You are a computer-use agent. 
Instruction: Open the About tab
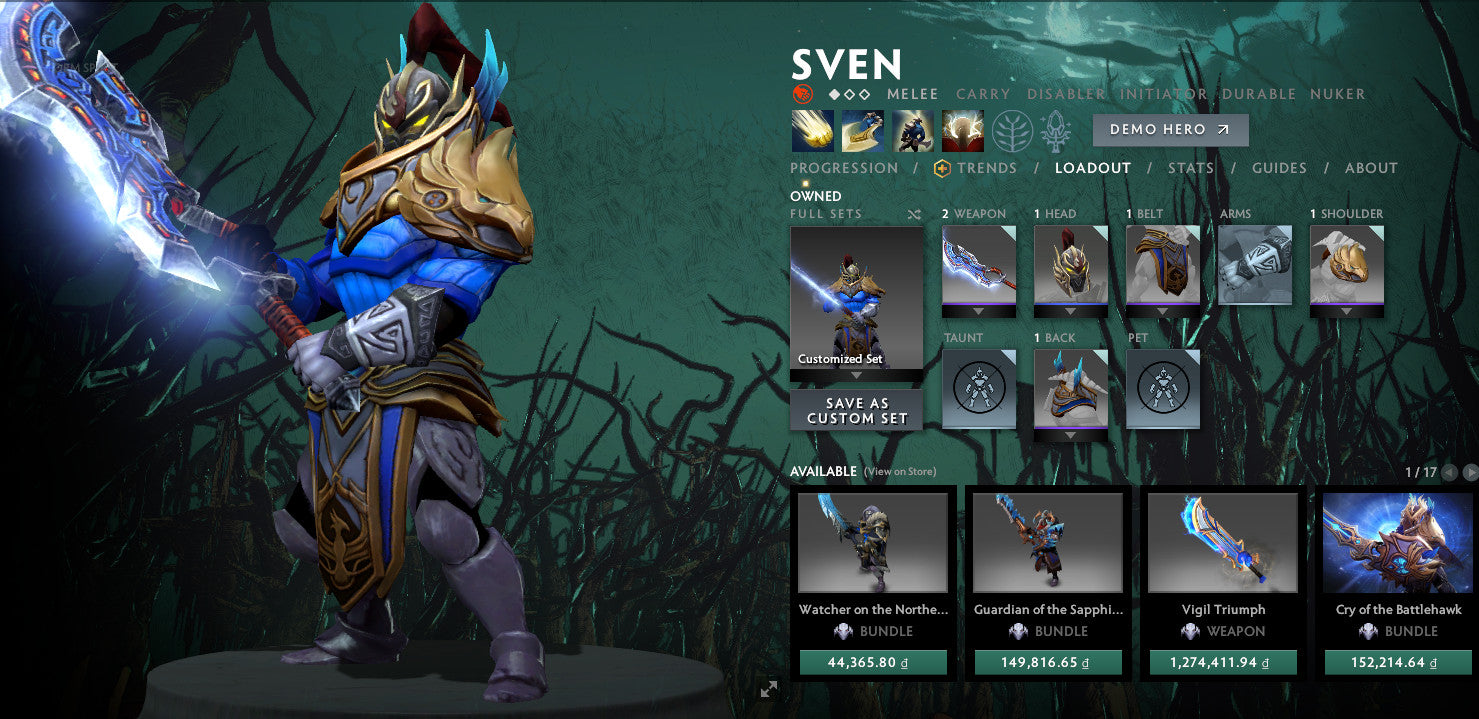[1371, 168]
